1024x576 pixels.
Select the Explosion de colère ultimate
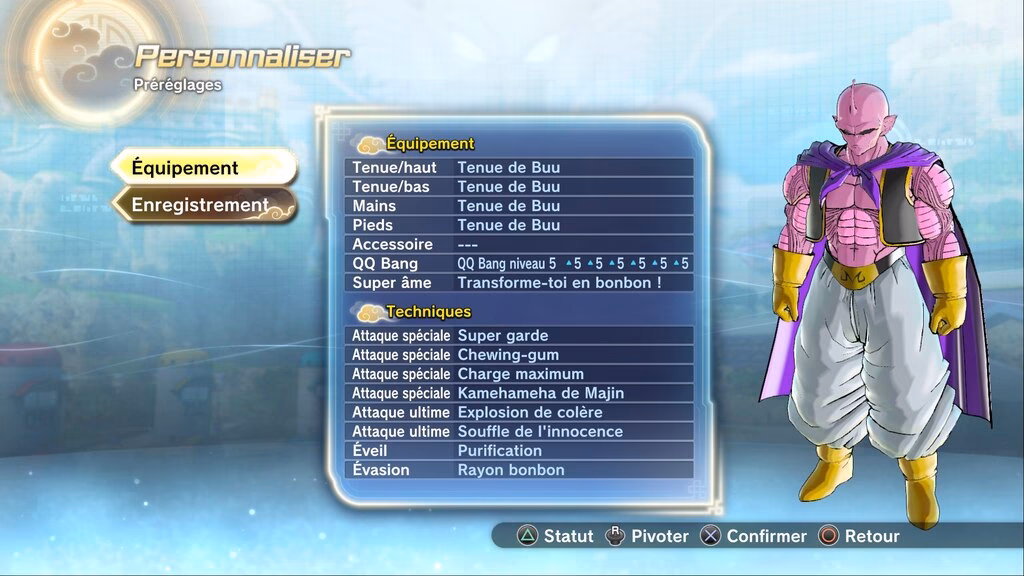pos(519,412)
